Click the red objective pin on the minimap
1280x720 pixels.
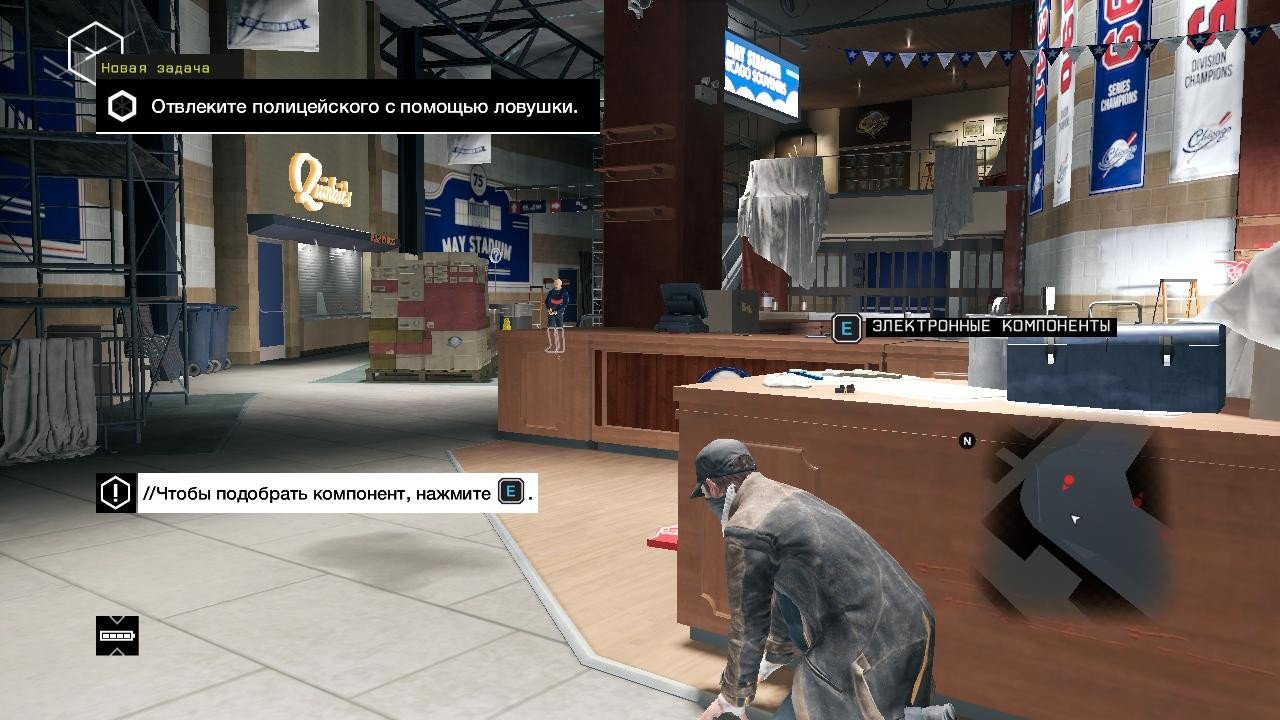pos(1068,480)
